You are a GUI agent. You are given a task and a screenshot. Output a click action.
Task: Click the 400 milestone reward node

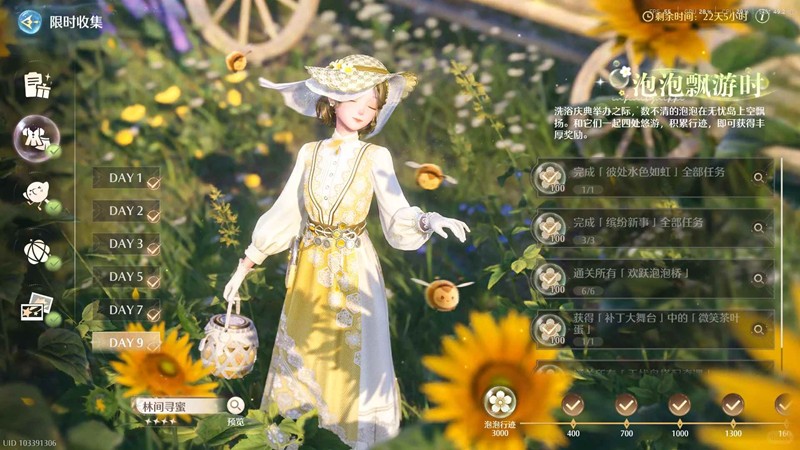[573, 405]
